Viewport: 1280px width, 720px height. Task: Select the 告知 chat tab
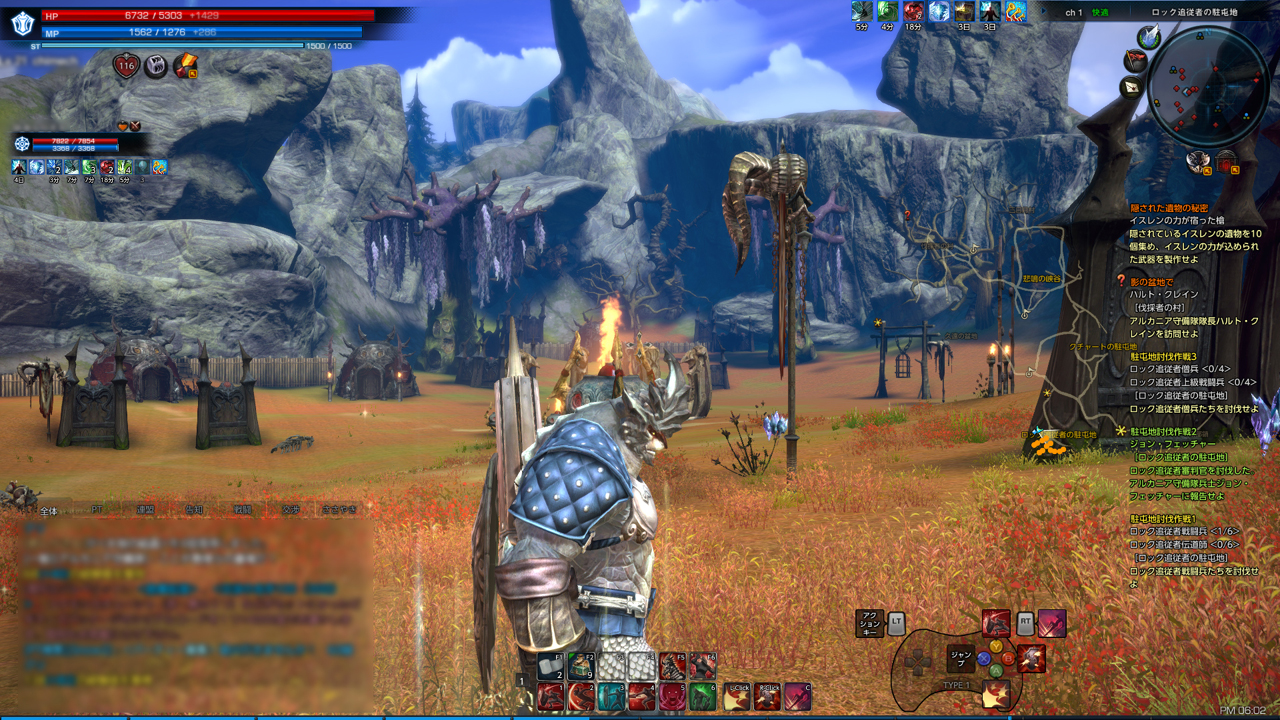194,509
